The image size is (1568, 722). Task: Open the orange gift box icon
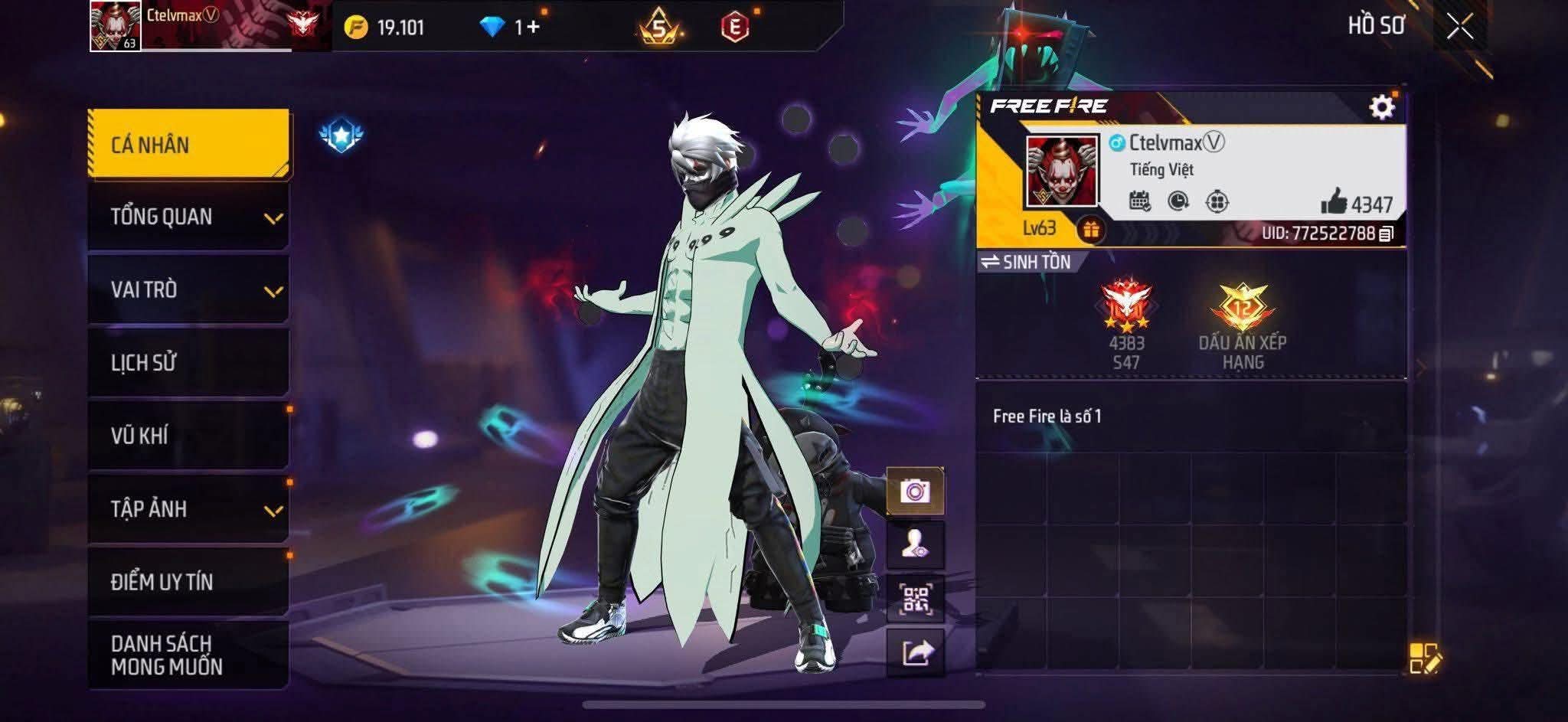click(1090, 229)
